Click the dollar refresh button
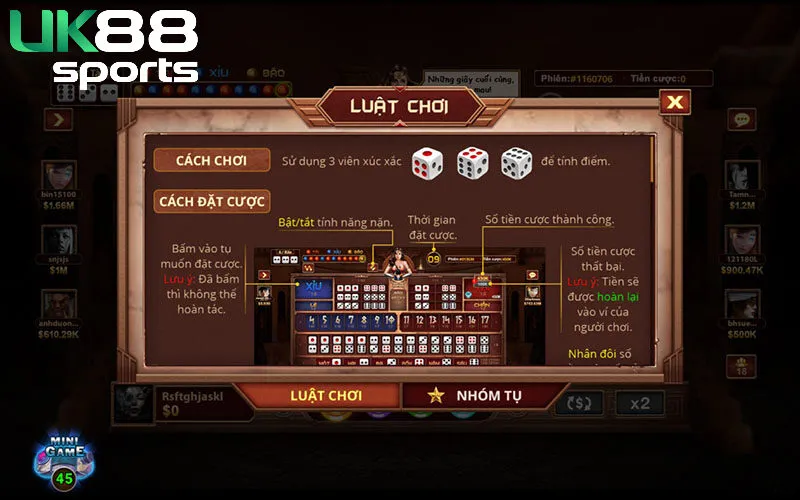The image size is (800, 500). (578, 403)
